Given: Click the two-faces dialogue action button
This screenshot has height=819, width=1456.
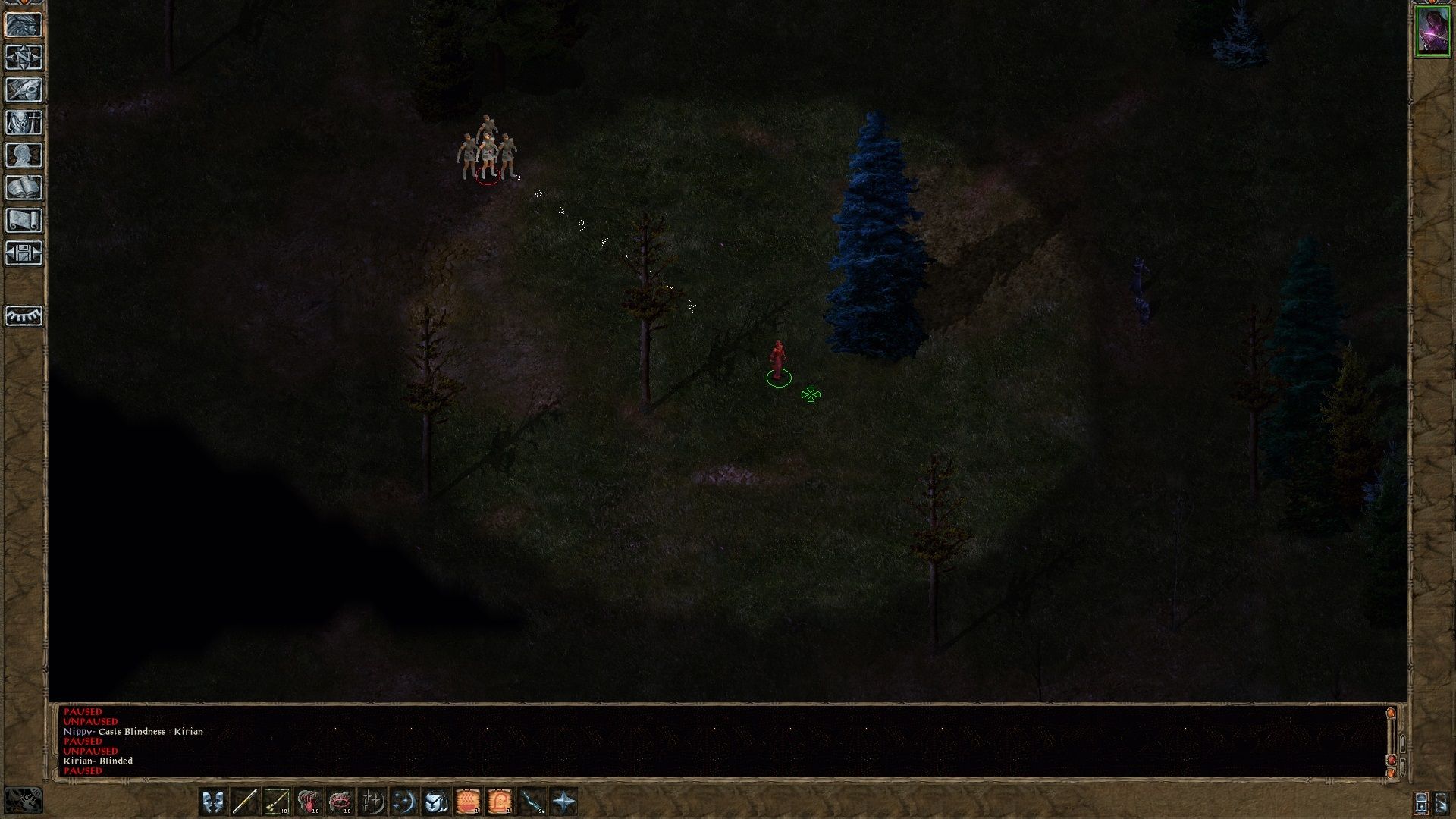Looking at the screenshot, I should pos(212,802).
